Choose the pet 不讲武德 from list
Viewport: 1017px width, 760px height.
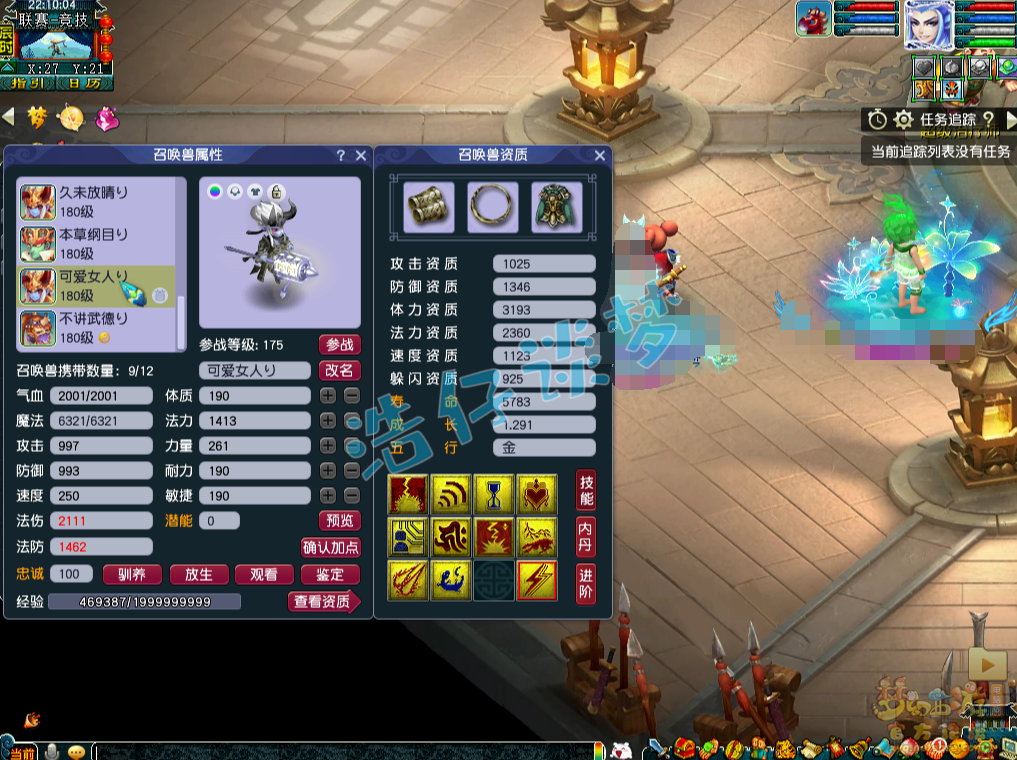click(96, 328)
